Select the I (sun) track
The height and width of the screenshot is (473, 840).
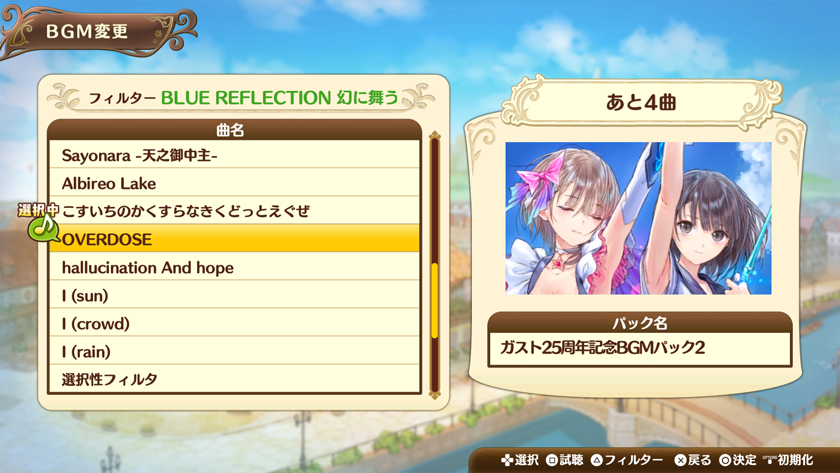click(x=234, y=296)
